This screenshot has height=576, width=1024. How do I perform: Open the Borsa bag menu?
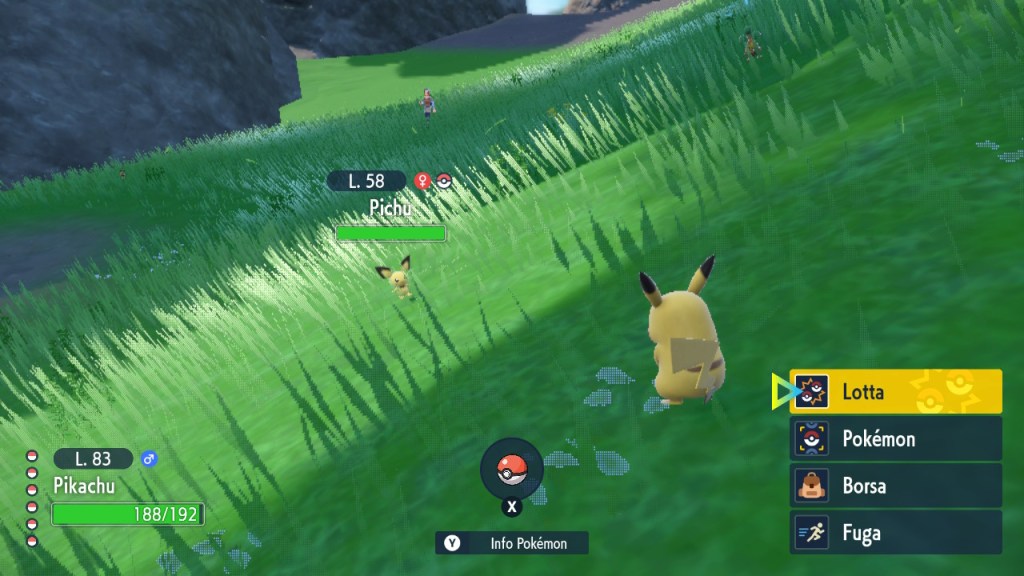click(895, 486)
